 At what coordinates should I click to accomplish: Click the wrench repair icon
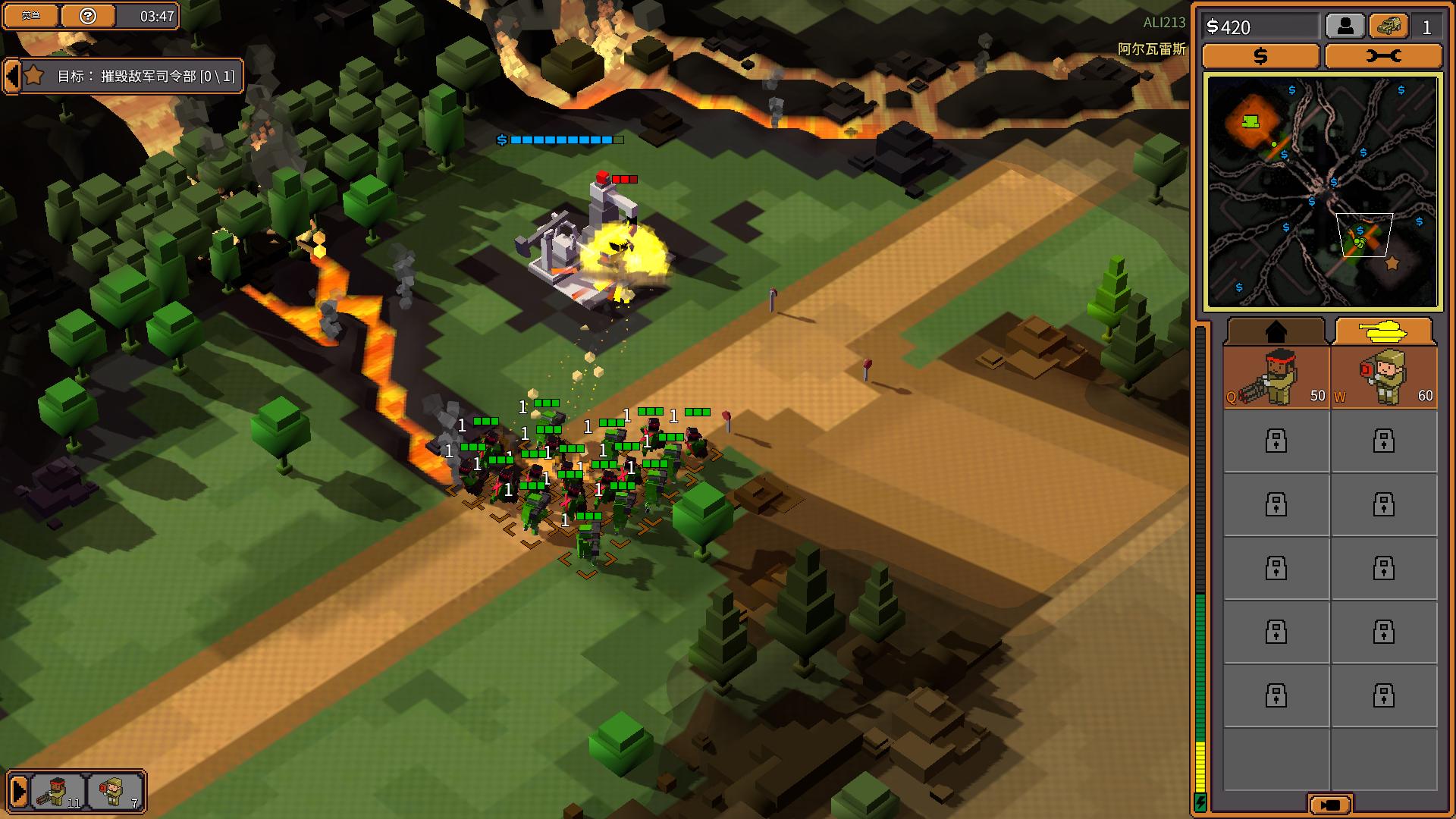coord(1384,55)
